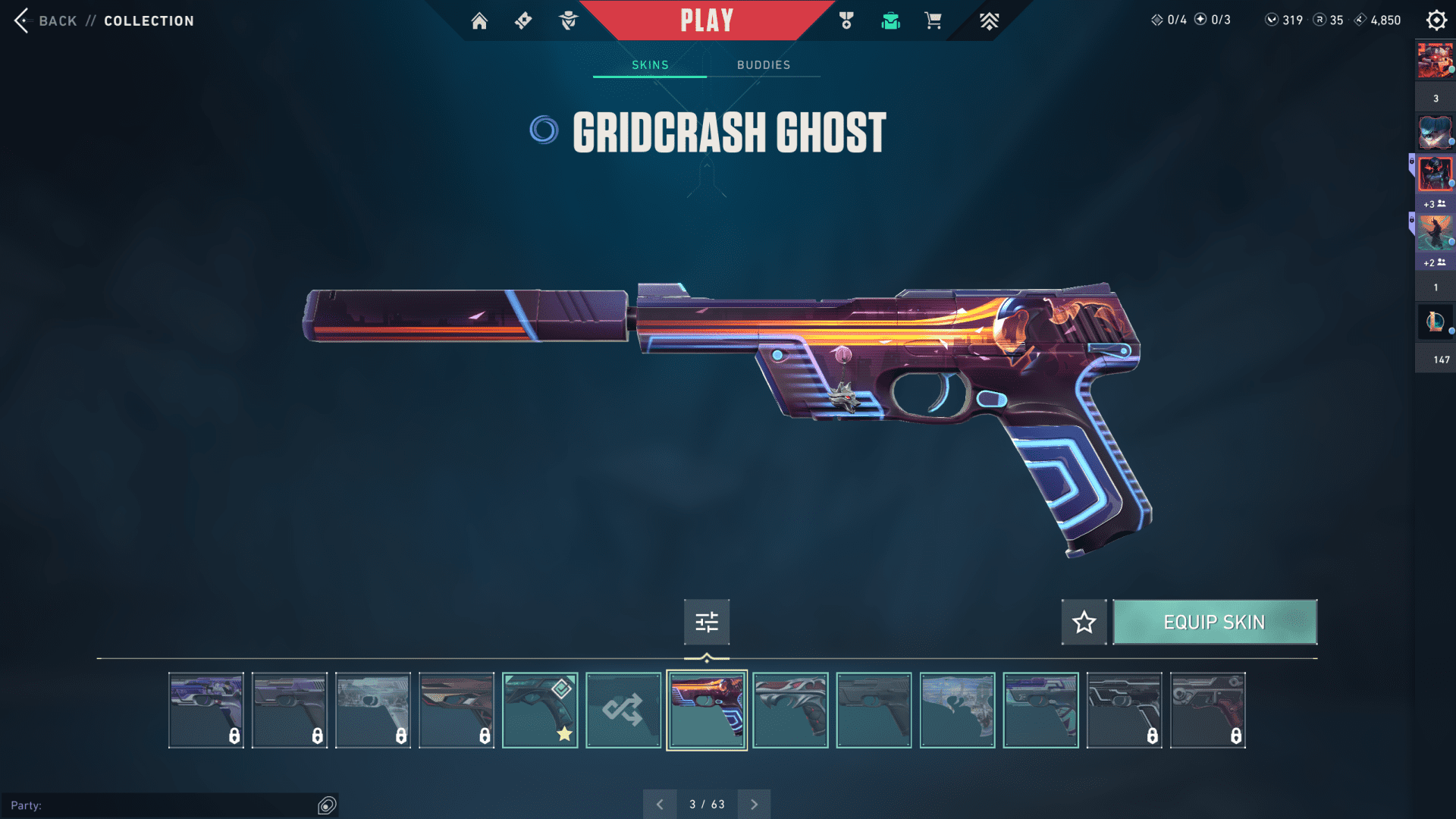Equip the Gridcrash Ghost skin
This screenshot has width=1456, height=819.
pyautogui.click(x=1214, y=622)
